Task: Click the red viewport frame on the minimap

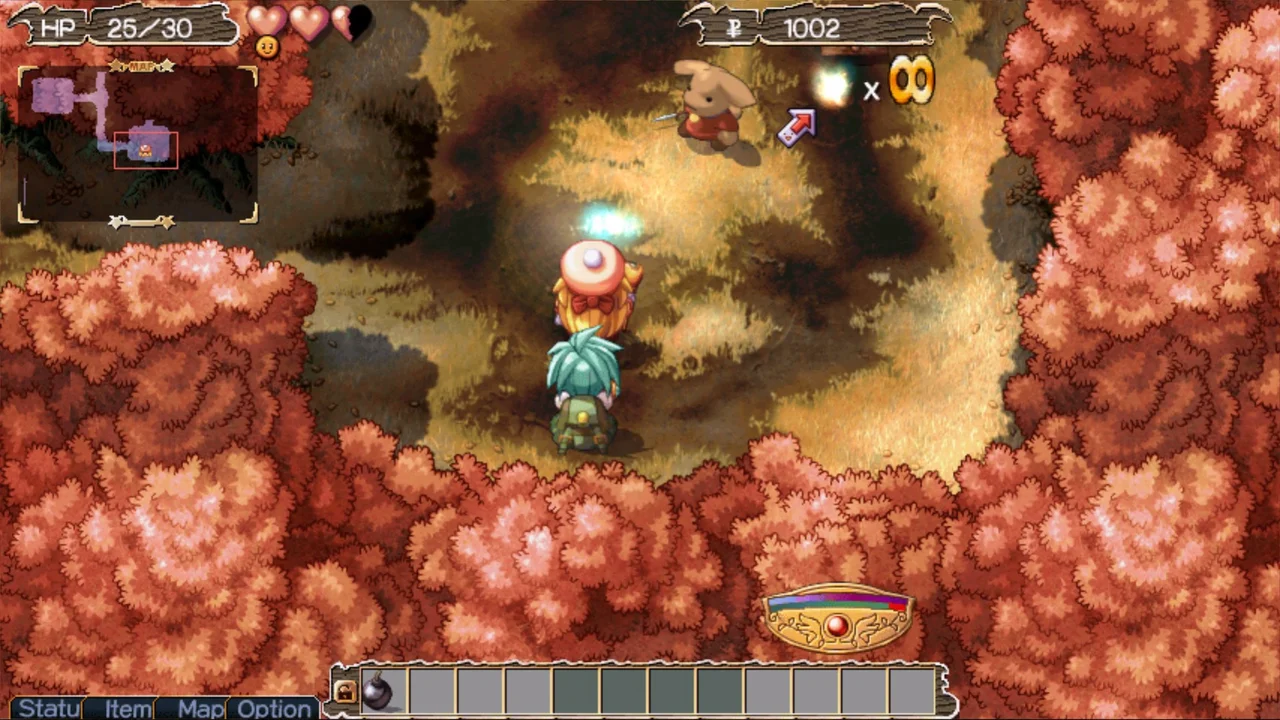Action: coord(147,152)
